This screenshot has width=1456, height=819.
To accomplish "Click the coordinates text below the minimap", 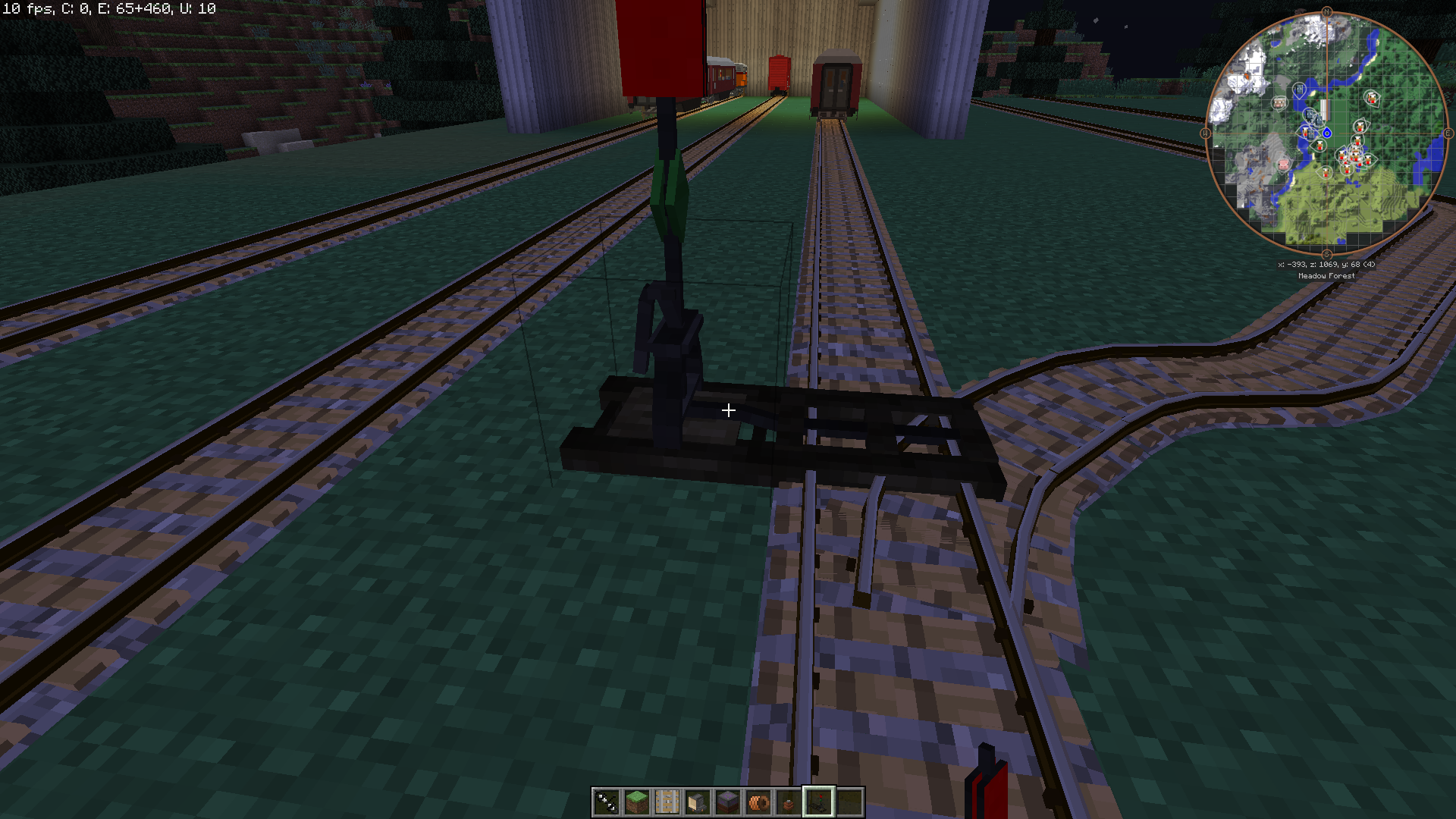I will (1326, 265).
